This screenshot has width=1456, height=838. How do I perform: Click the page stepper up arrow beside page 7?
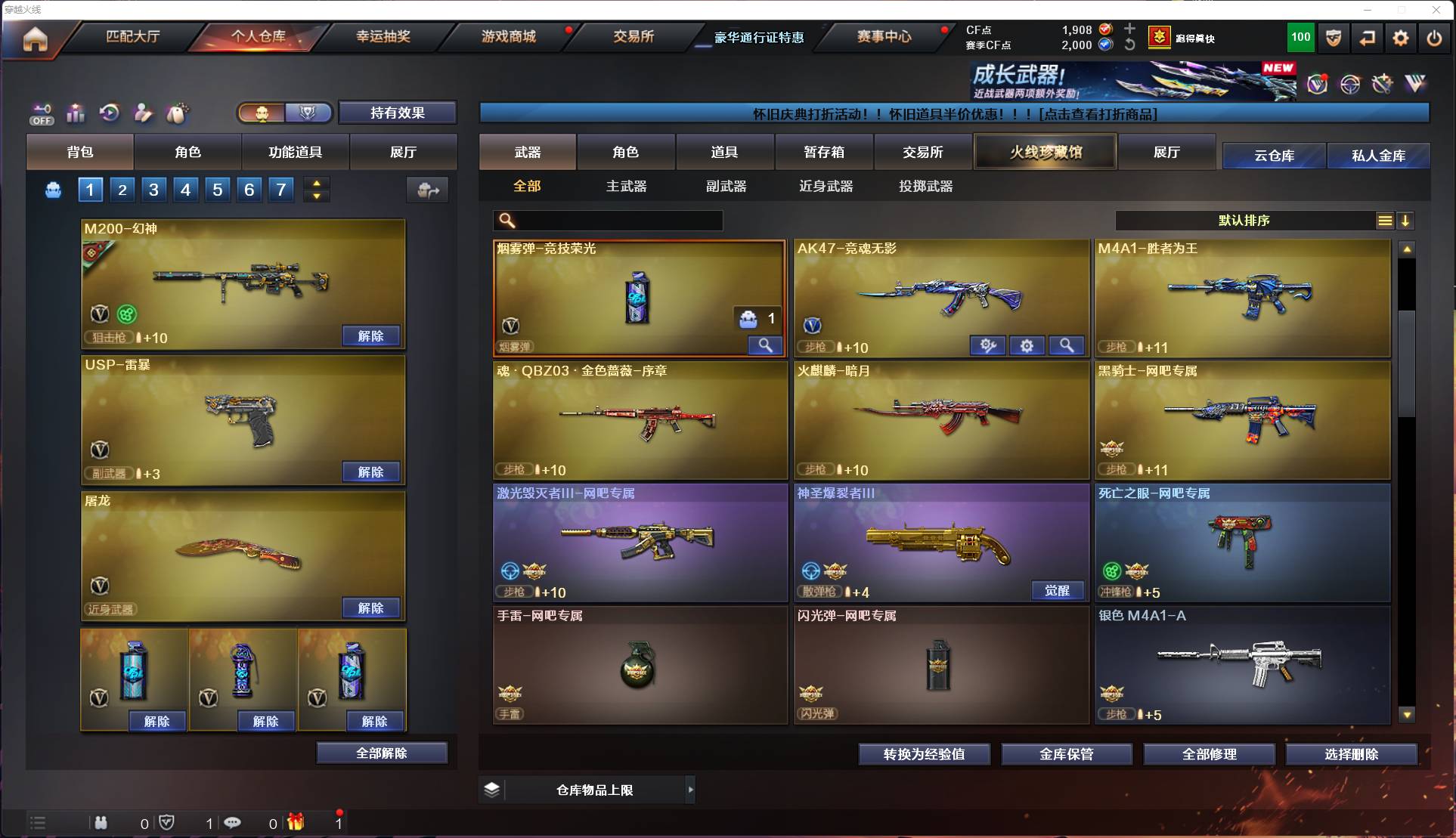[x=316, y=182]
